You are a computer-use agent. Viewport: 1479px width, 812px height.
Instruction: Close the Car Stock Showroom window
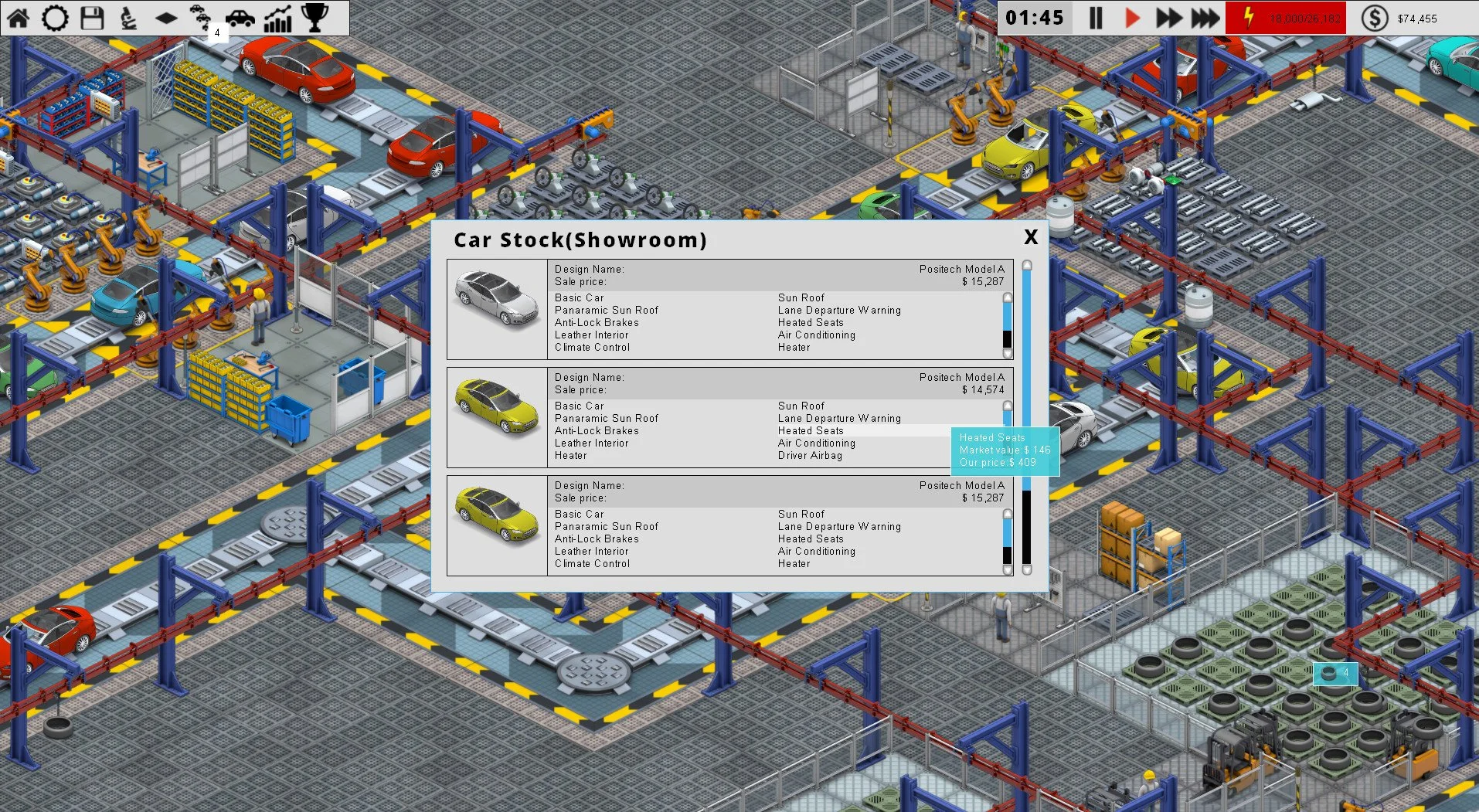[1030, 238]
